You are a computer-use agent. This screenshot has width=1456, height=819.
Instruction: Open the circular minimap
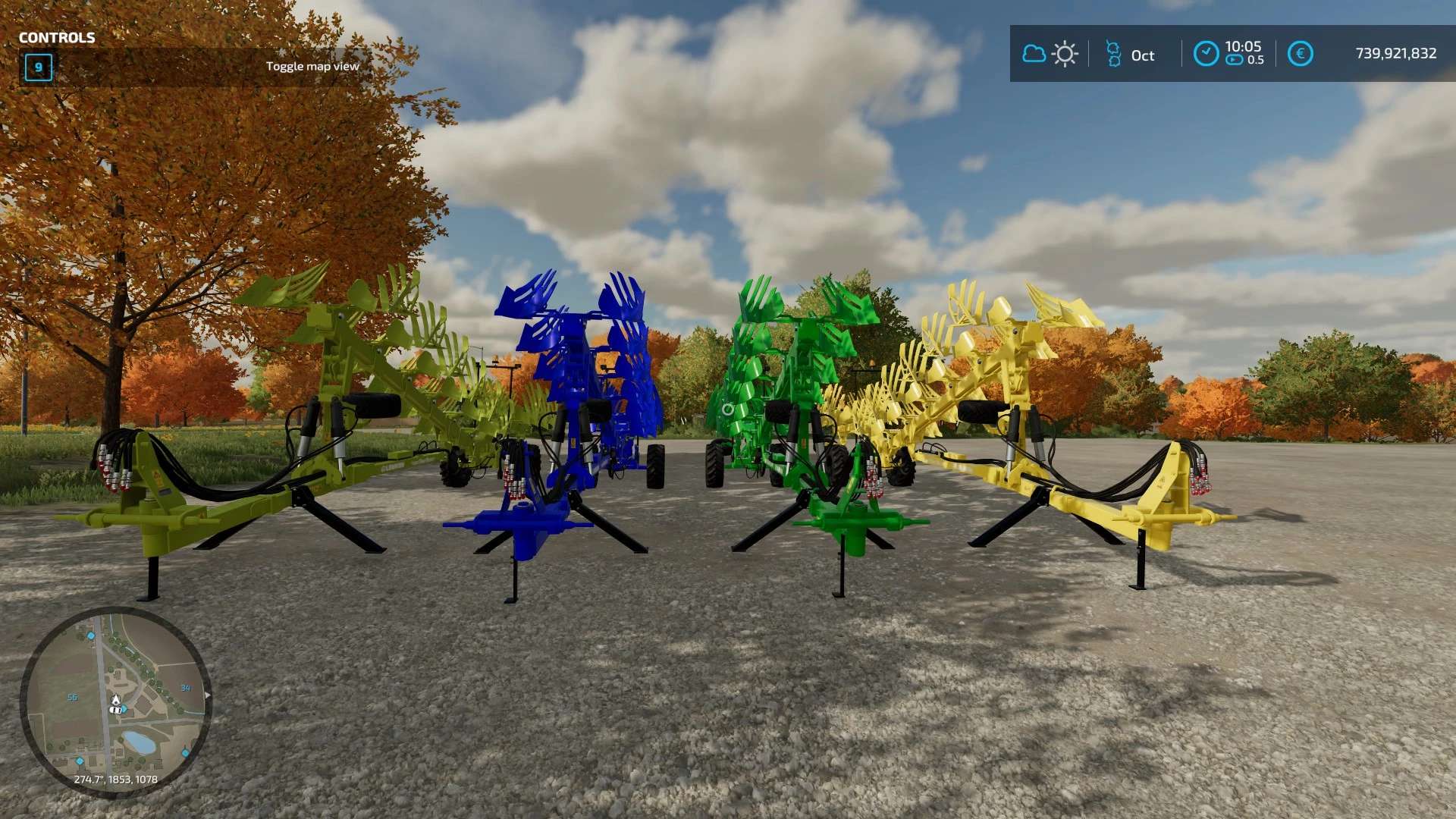click(115, 701)
